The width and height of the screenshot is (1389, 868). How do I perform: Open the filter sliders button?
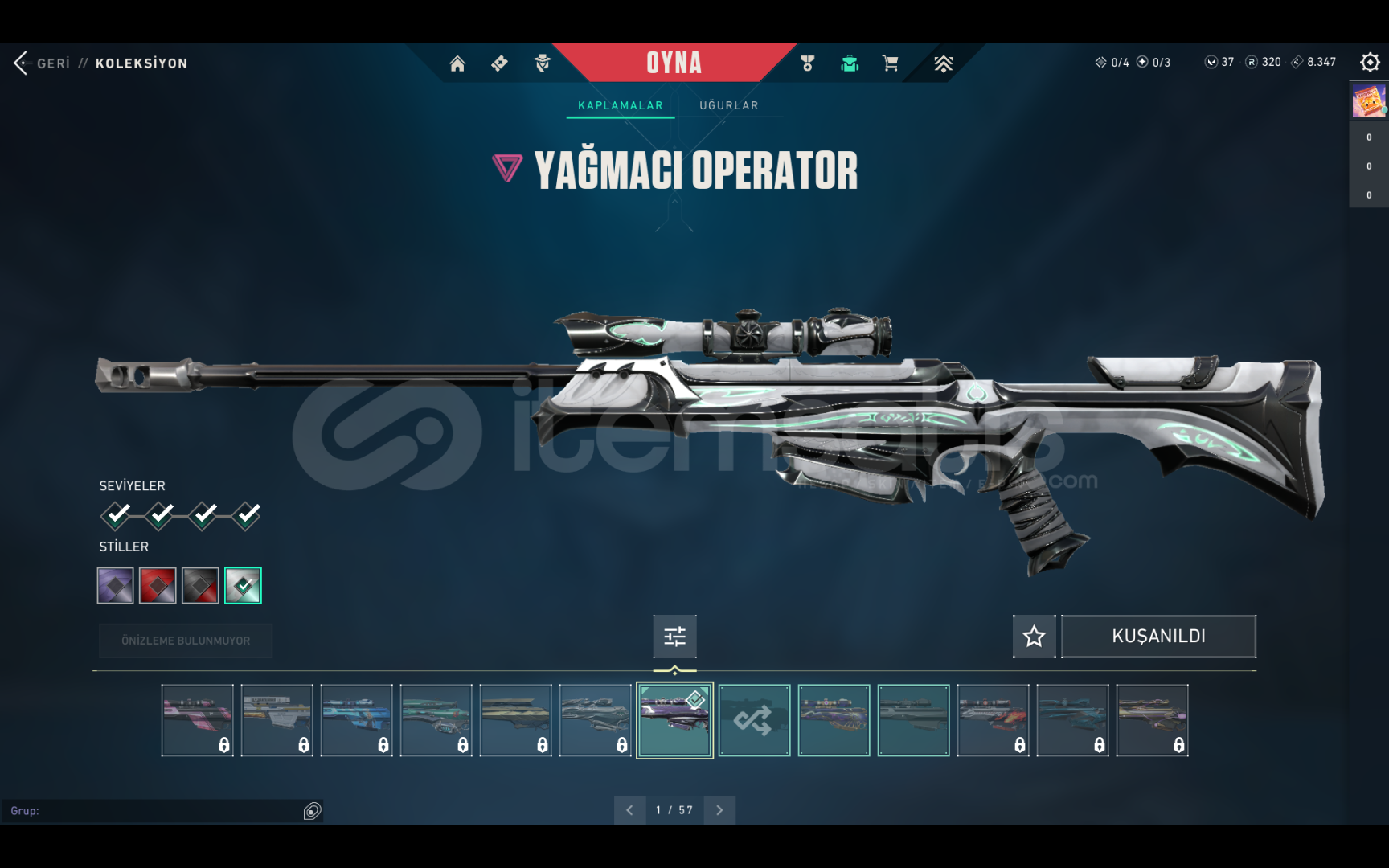point(674,637)
